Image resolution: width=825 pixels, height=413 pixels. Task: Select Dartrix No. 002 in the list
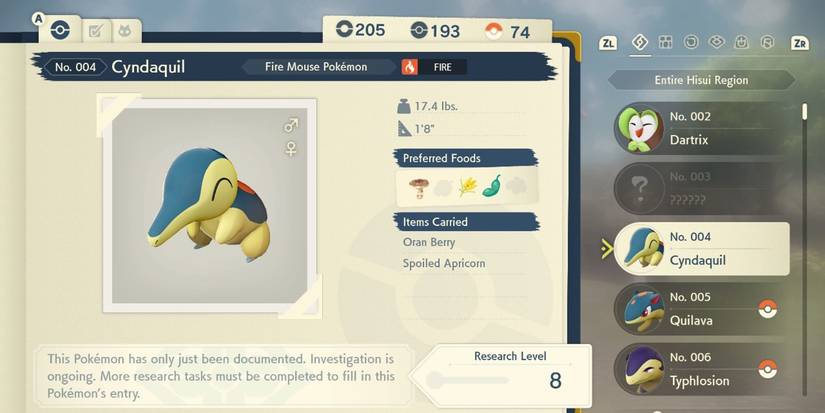[700, 129]
